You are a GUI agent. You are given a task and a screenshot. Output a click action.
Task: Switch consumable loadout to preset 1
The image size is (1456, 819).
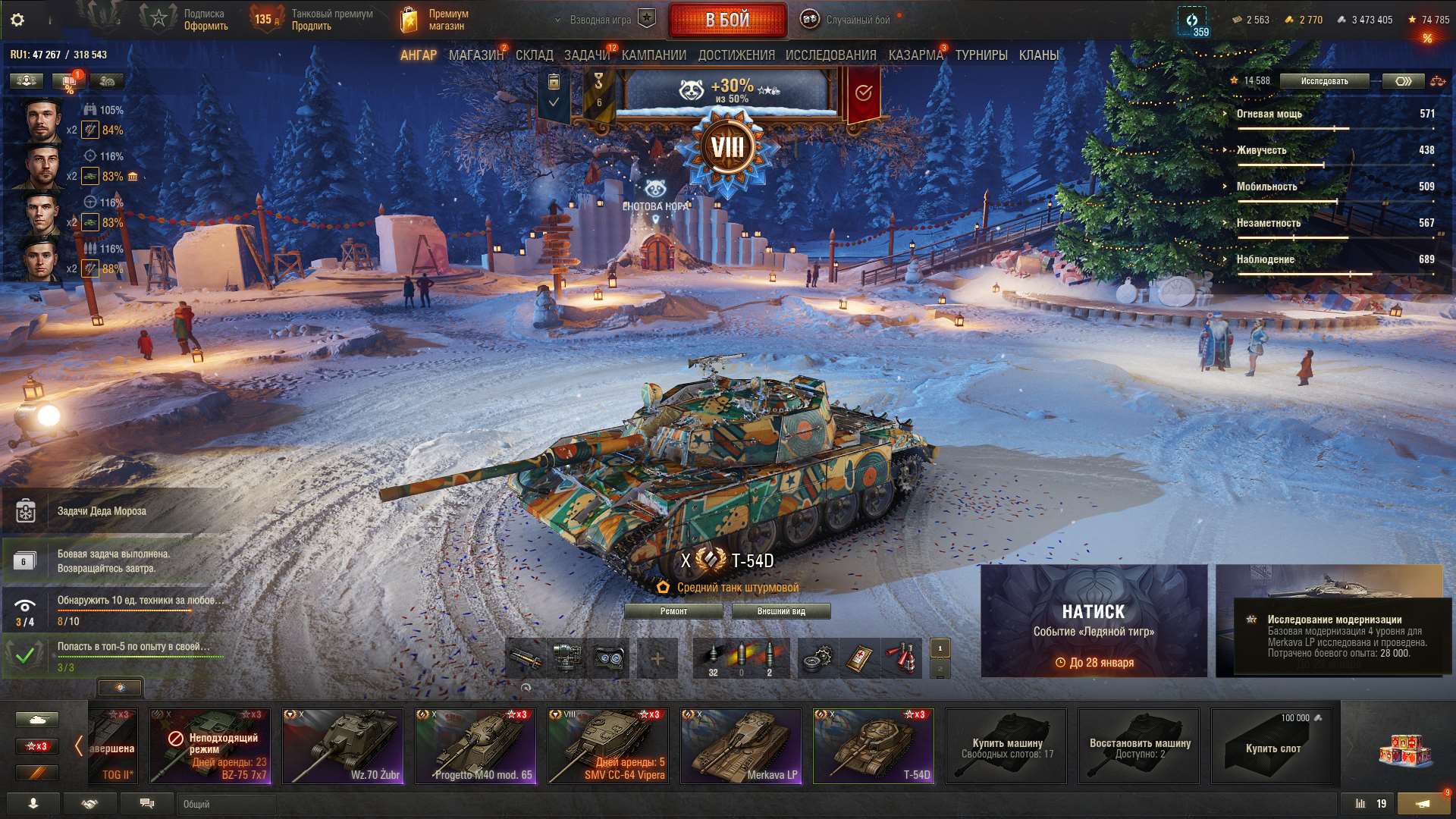click(940, 648)
